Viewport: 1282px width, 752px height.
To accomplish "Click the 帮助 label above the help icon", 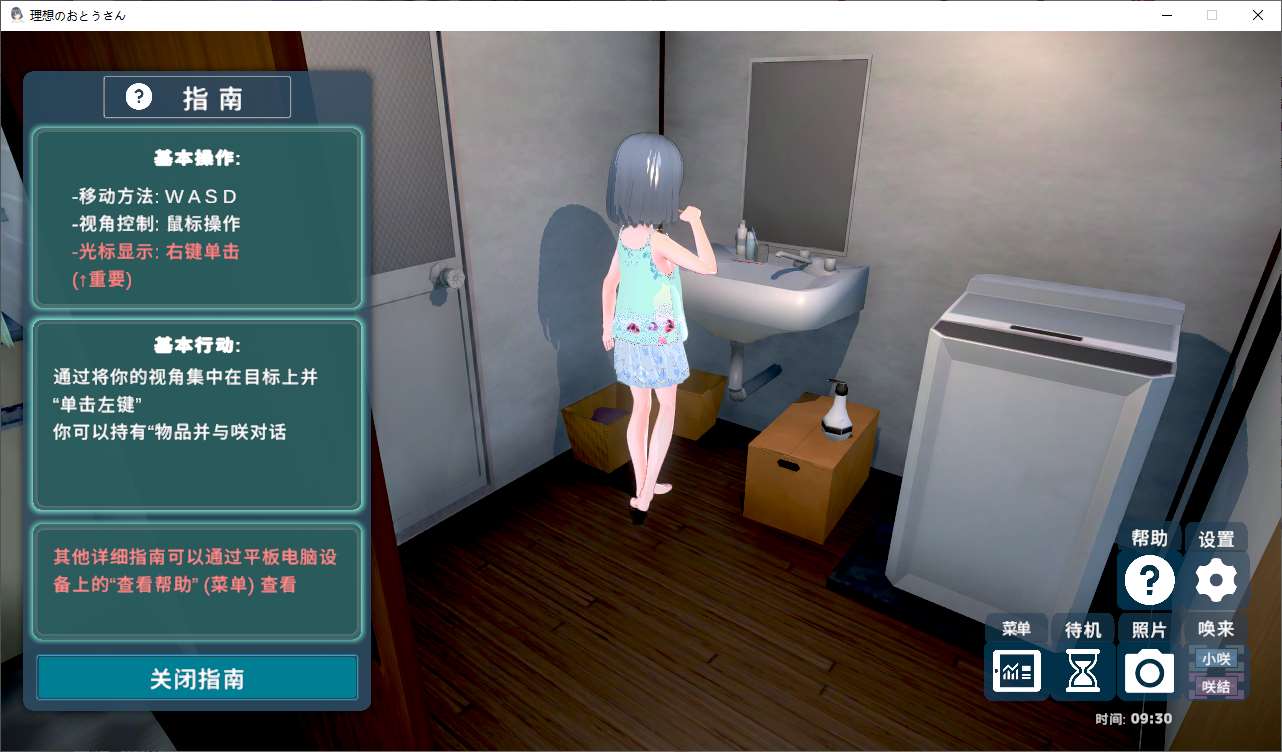I will click(x=1148, y=538).
